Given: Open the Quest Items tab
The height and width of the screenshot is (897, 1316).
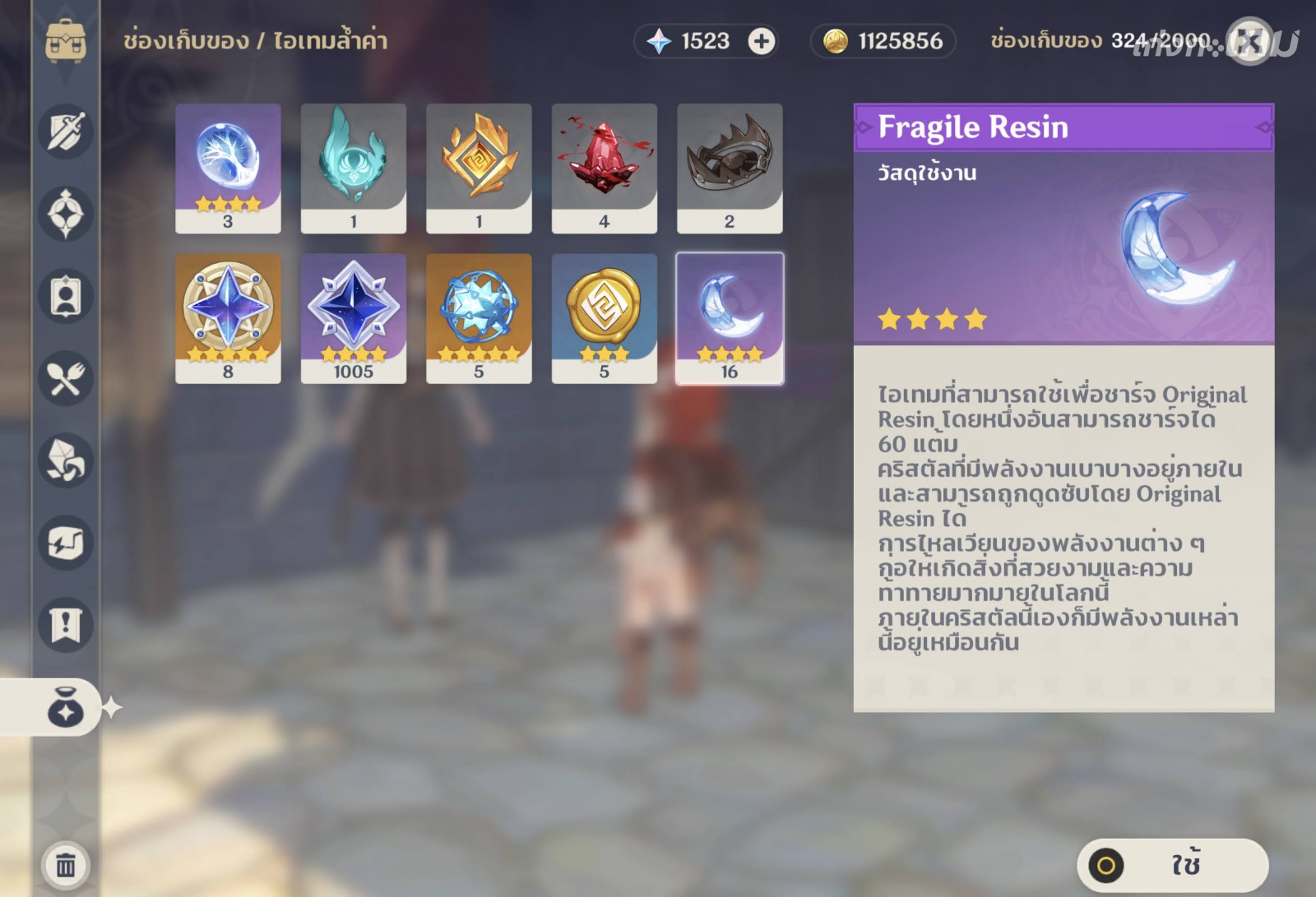Looking at the screenshot, I should (x=66, y=625).
